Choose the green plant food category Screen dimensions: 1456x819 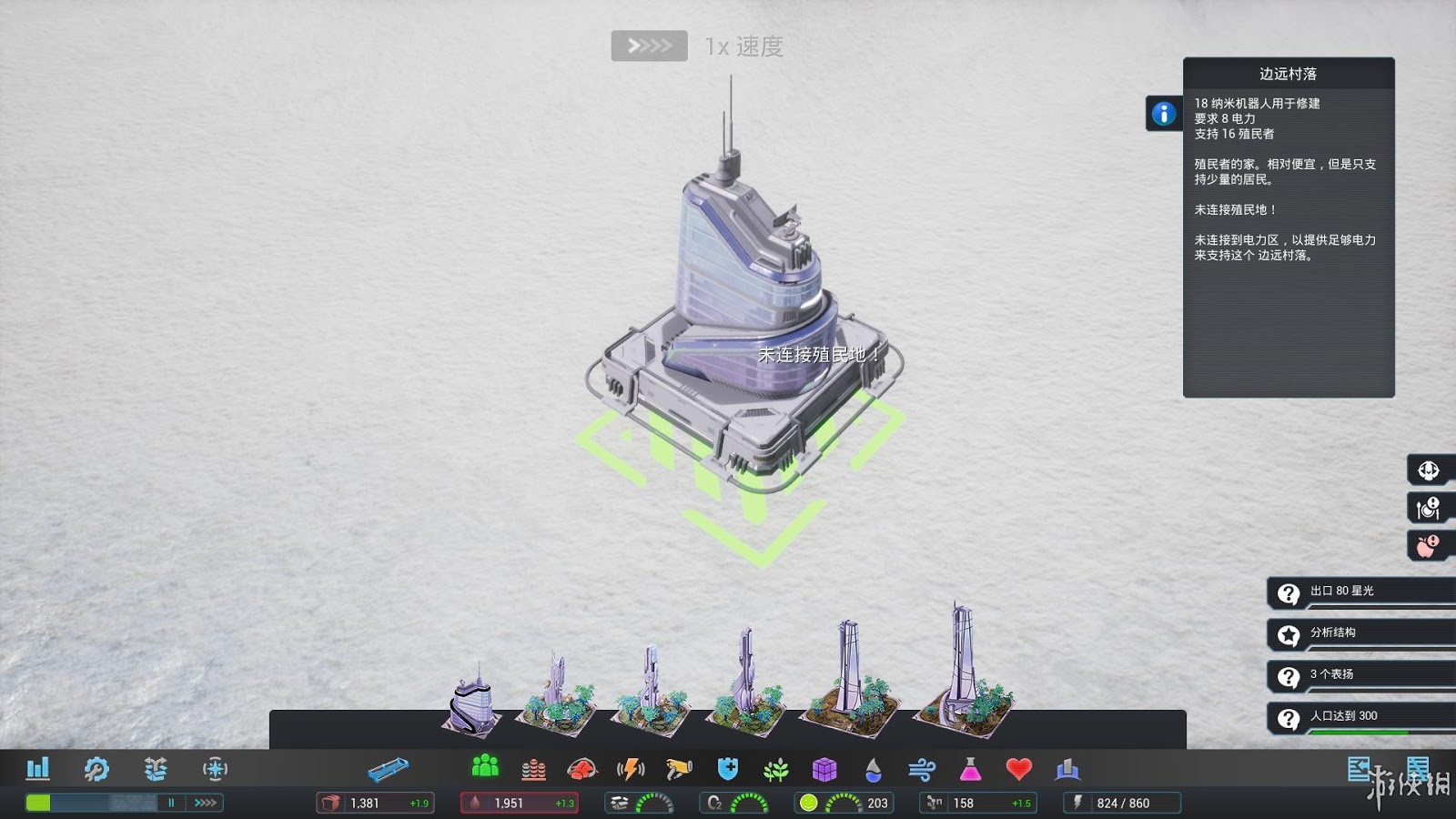776,771
